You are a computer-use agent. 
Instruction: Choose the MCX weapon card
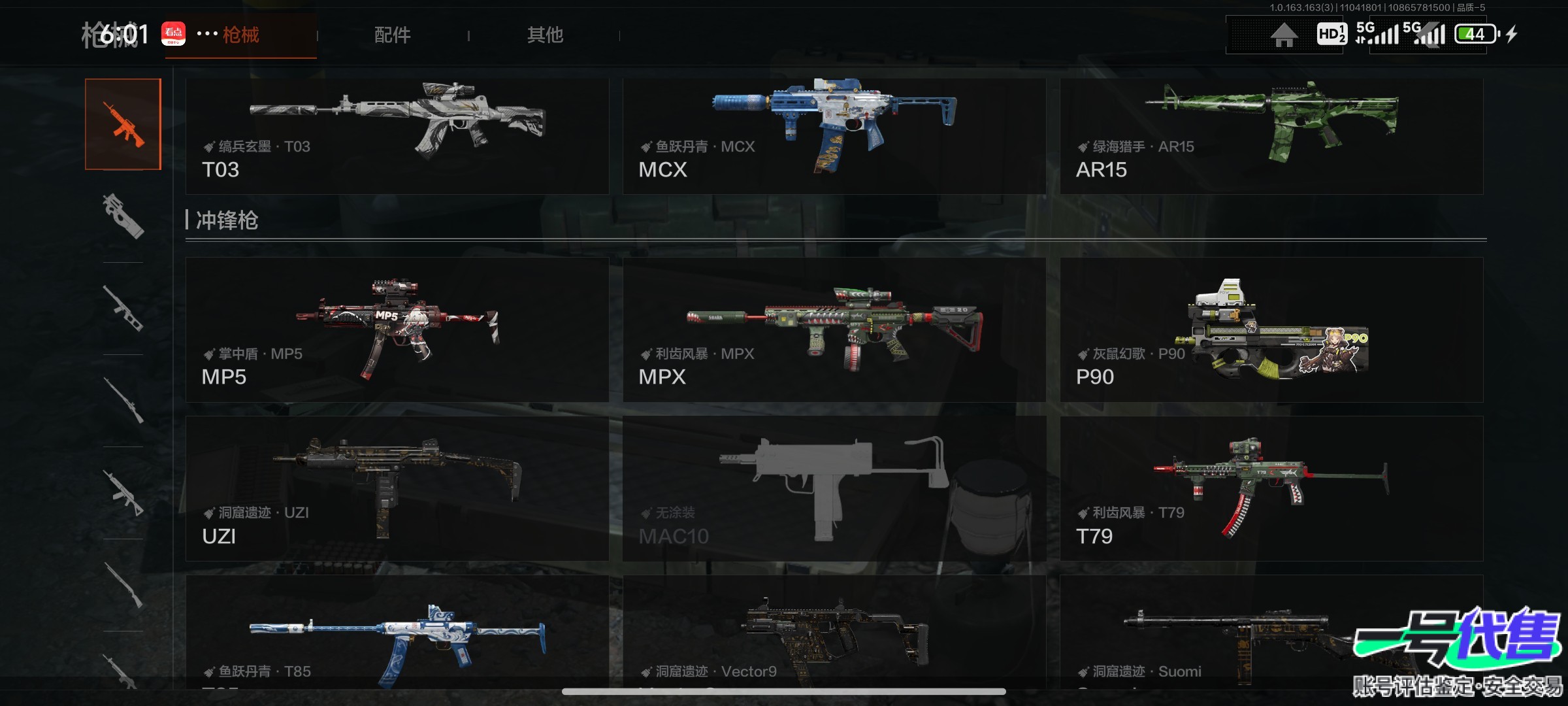coord(834,136)
